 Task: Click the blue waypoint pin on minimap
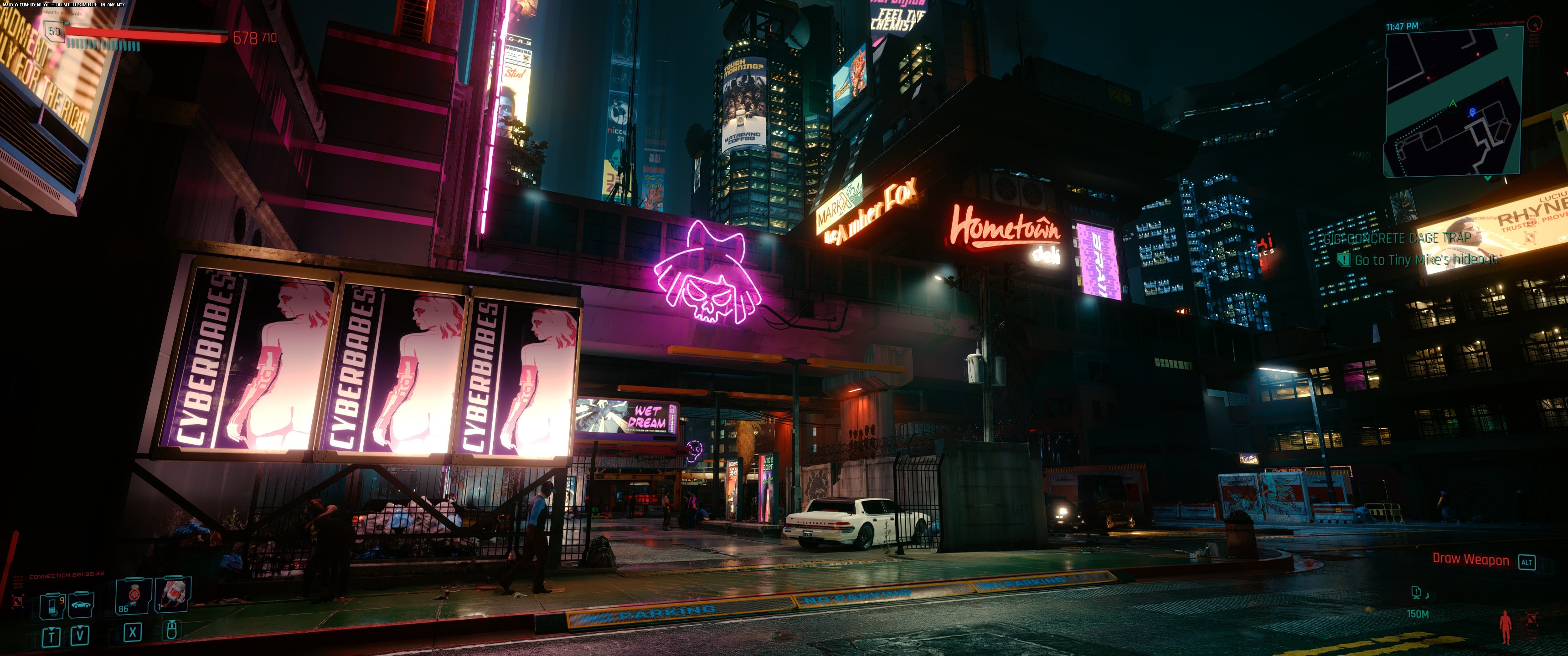pos(1472,112)
